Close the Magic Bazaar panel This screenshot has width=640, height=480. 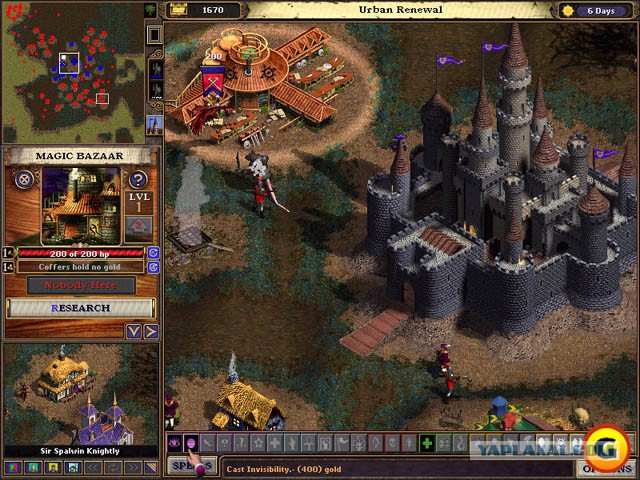24,180
